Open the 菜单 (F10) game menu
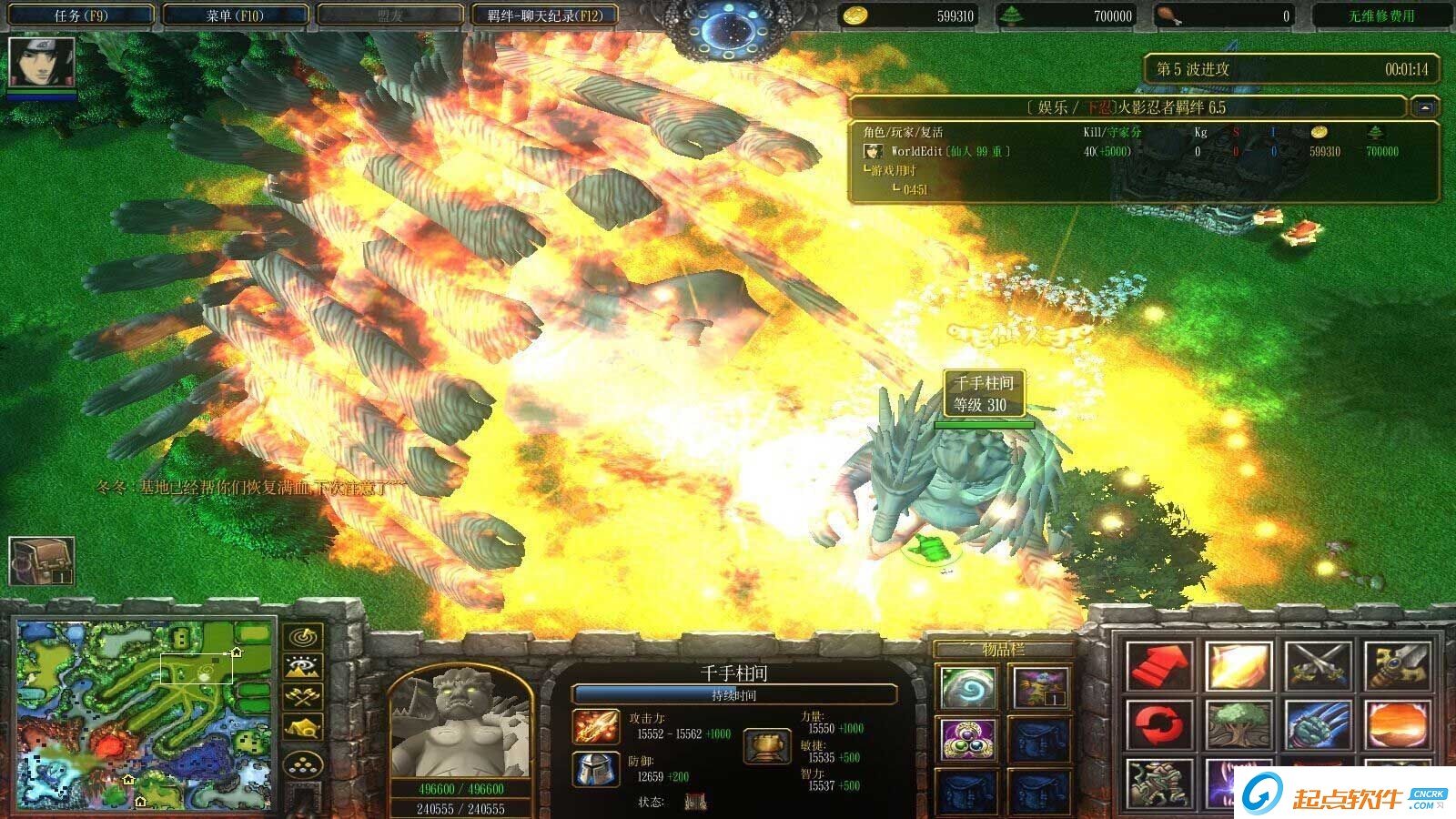The image size is (1456, 819). click(x=235, y=15)
